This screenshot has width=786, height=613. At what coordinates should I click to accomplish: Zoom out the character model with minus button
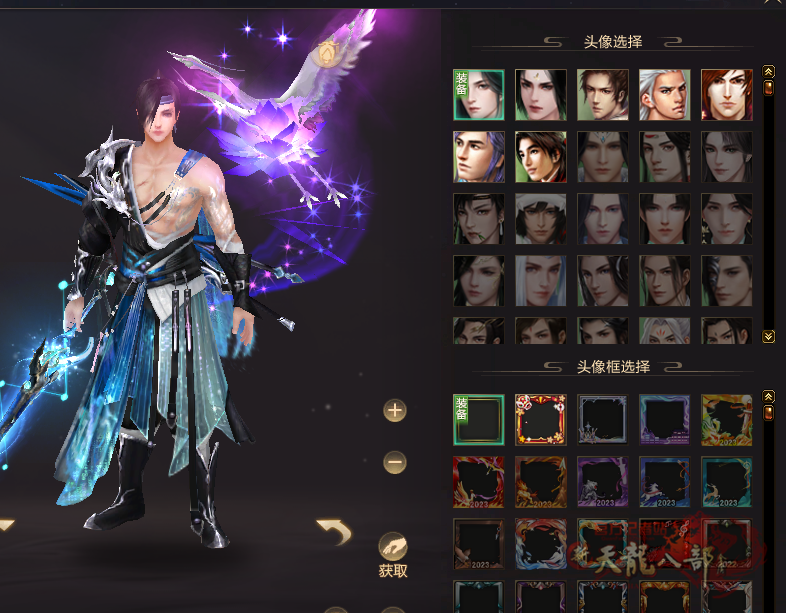395,462
